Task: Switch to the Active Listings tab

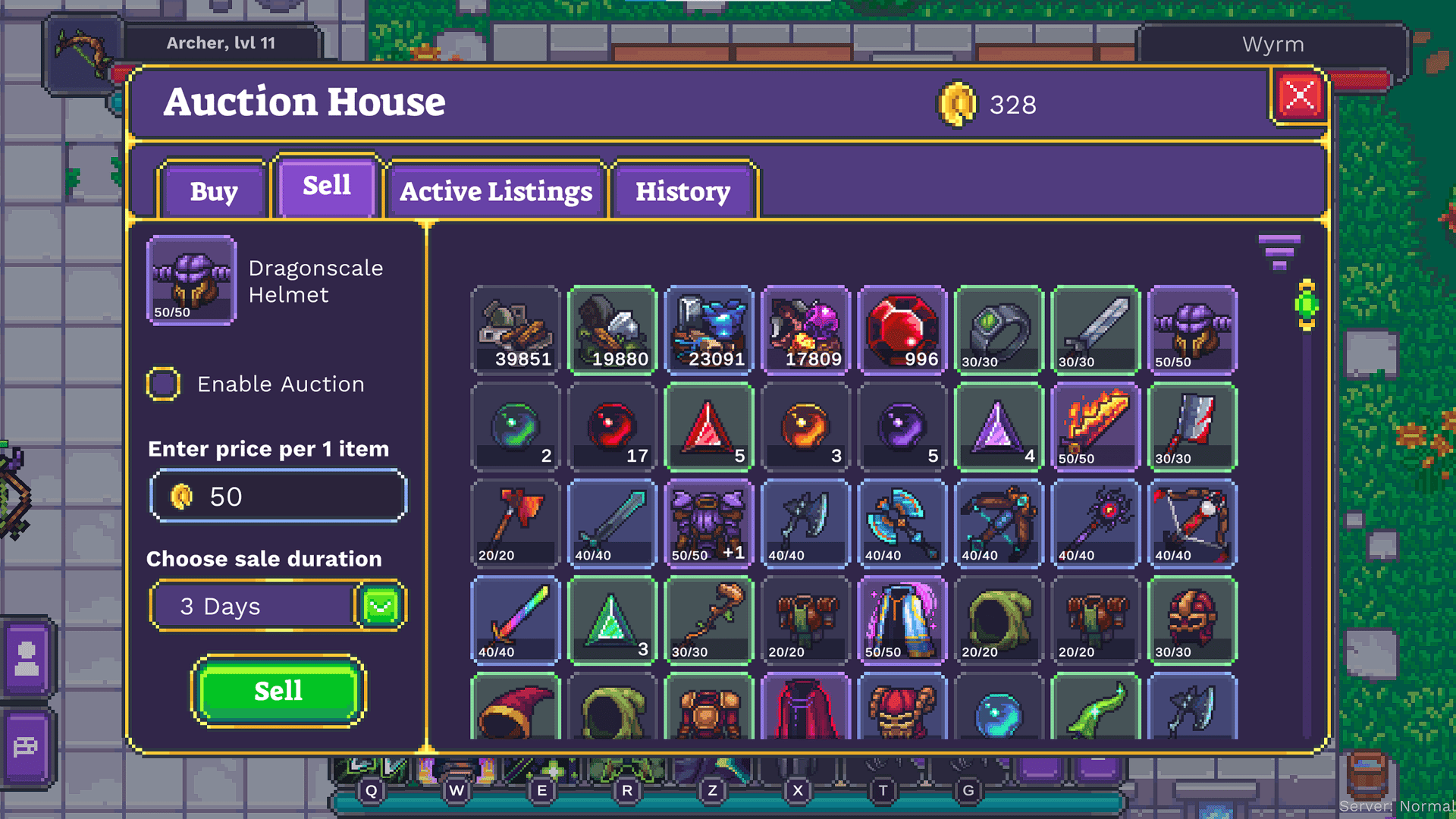Action: coord(495,191)
